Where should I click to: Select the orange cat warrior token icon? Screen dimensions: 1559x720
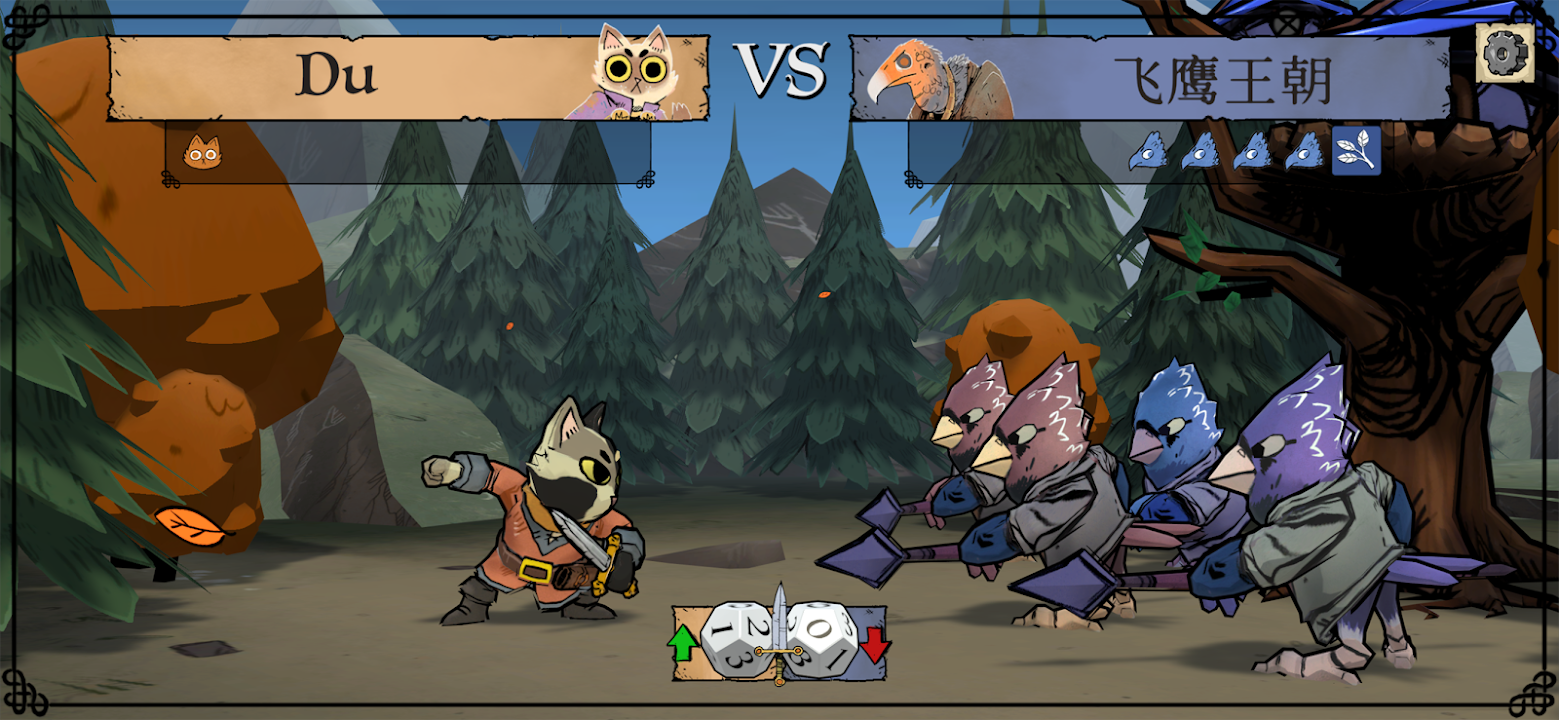[x=202, y=152]
